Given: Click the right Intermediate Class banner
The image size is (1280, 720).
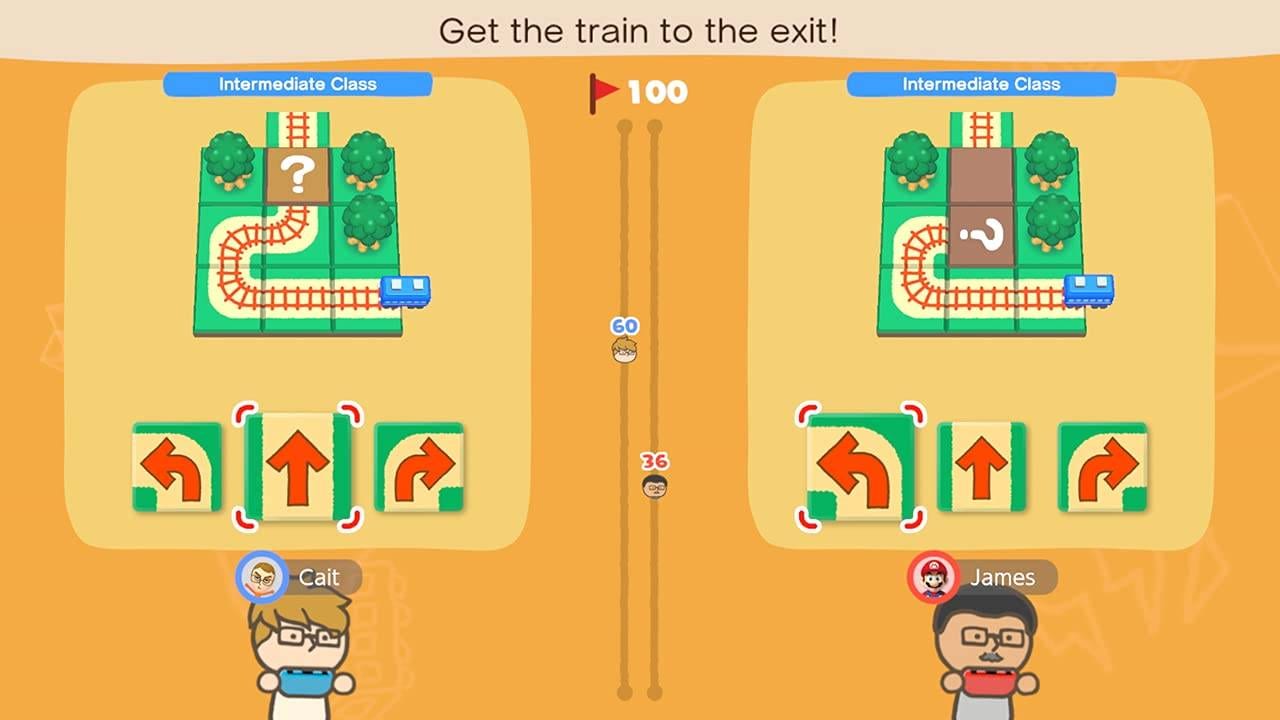Looking at the screenshot, I should [984, 84].
